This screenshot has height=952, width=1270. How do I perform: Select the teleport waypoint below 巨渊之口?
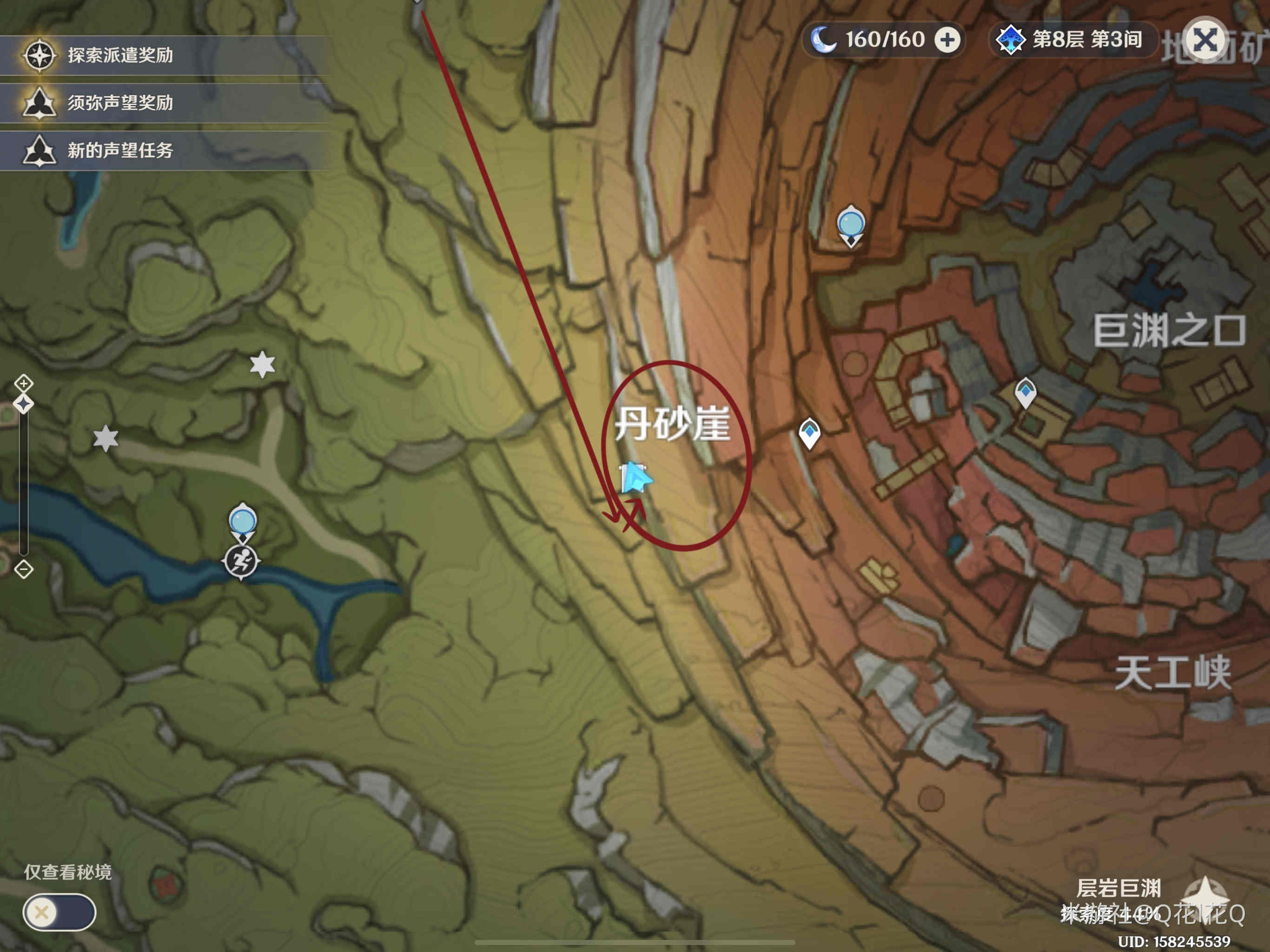point(1025,393)
